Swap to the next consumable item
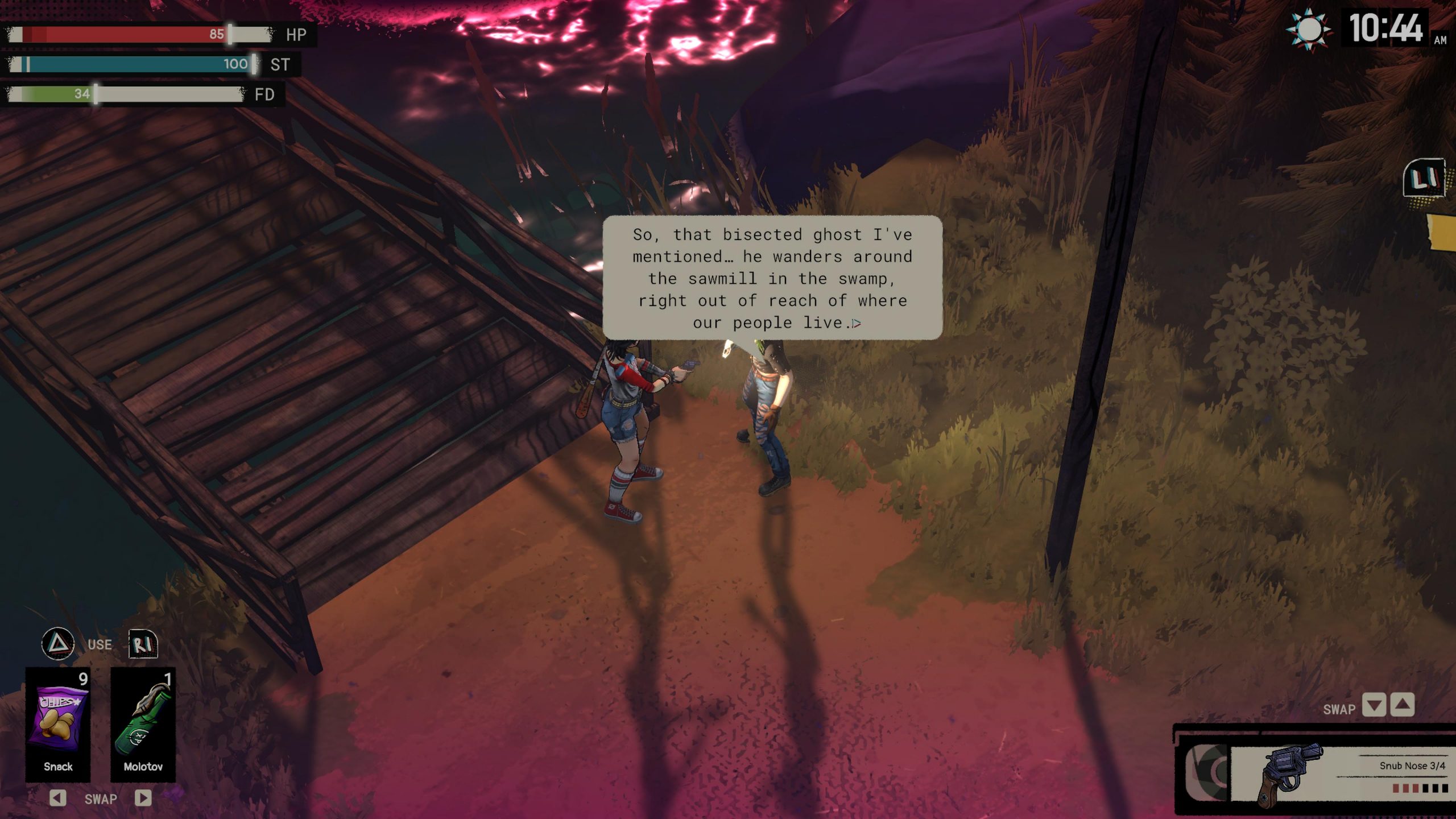 coord(143,798)
